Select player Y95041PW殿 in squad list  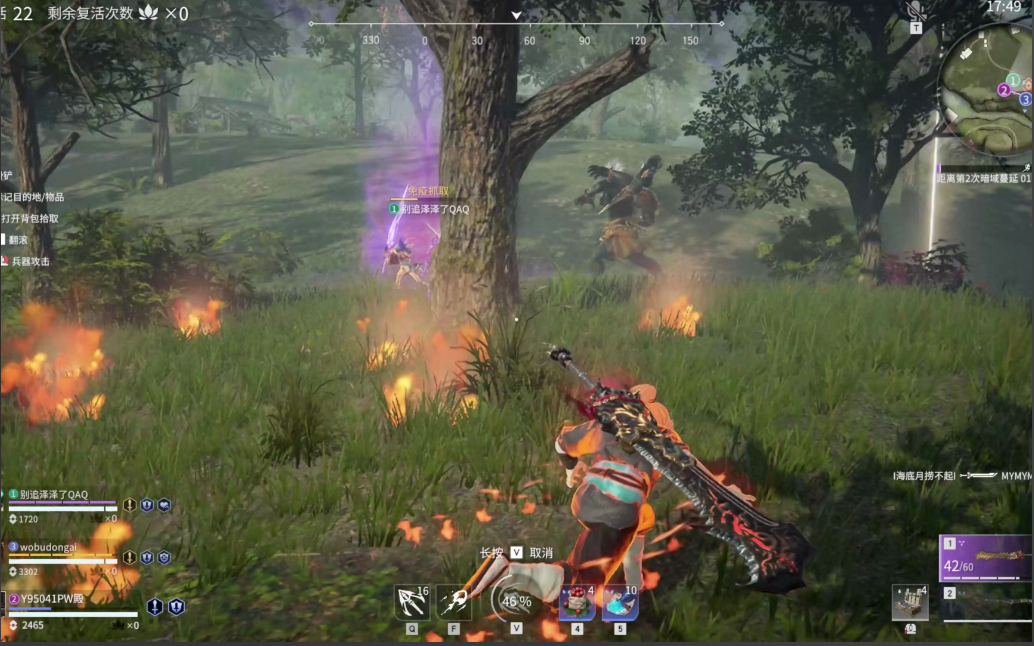(52, 599)
